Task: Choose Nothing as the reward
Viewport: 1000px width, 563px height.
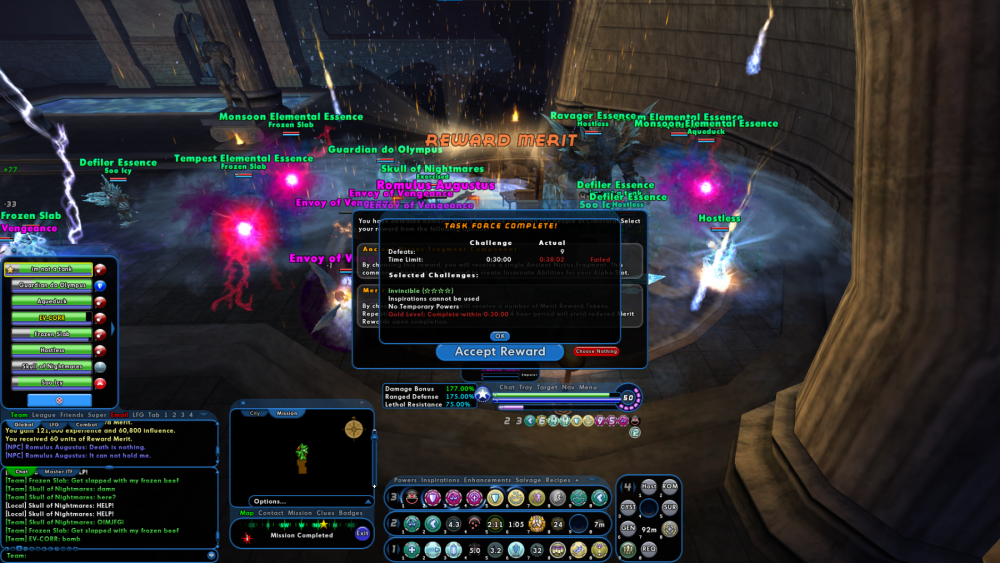Action: (596, 352)
